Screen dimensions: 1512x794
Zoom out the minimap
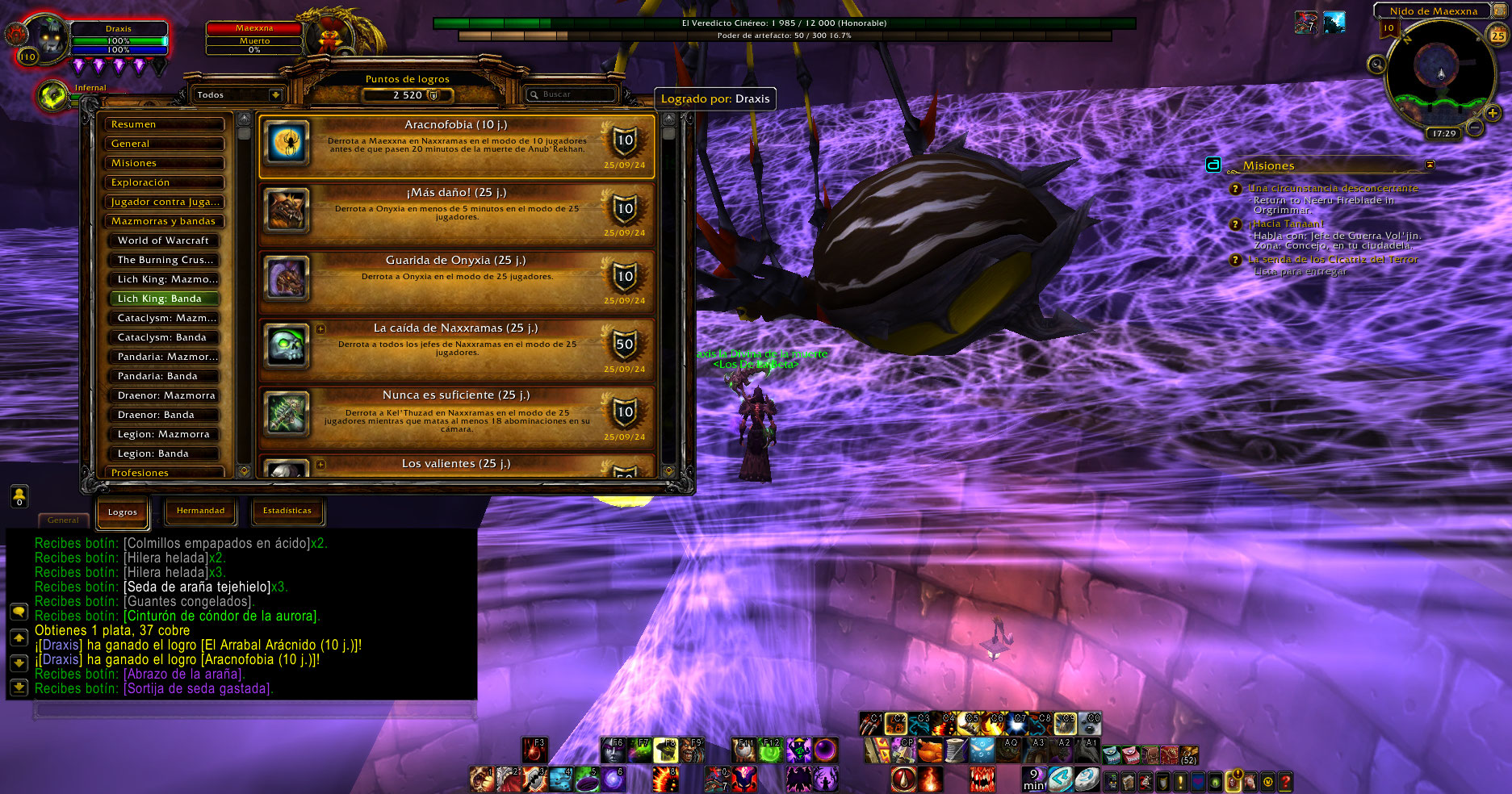pos(1474,127)
